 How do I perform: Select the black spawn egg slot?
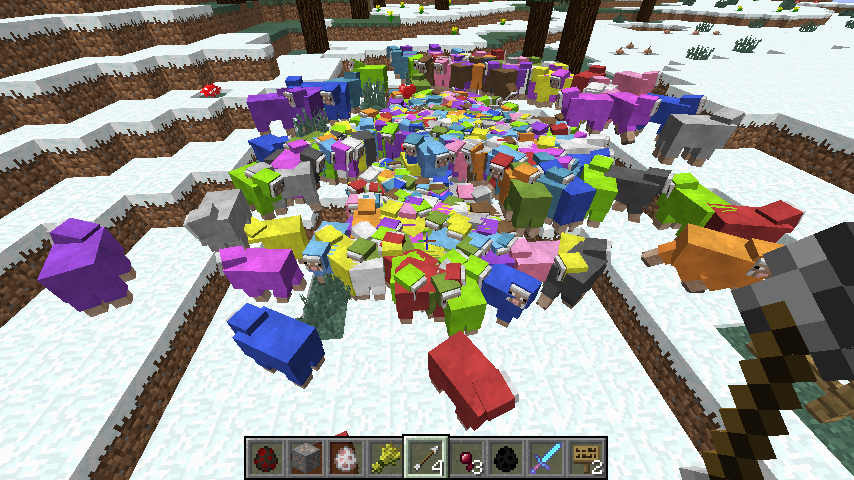pyautogui.click(x=506, y=457)
